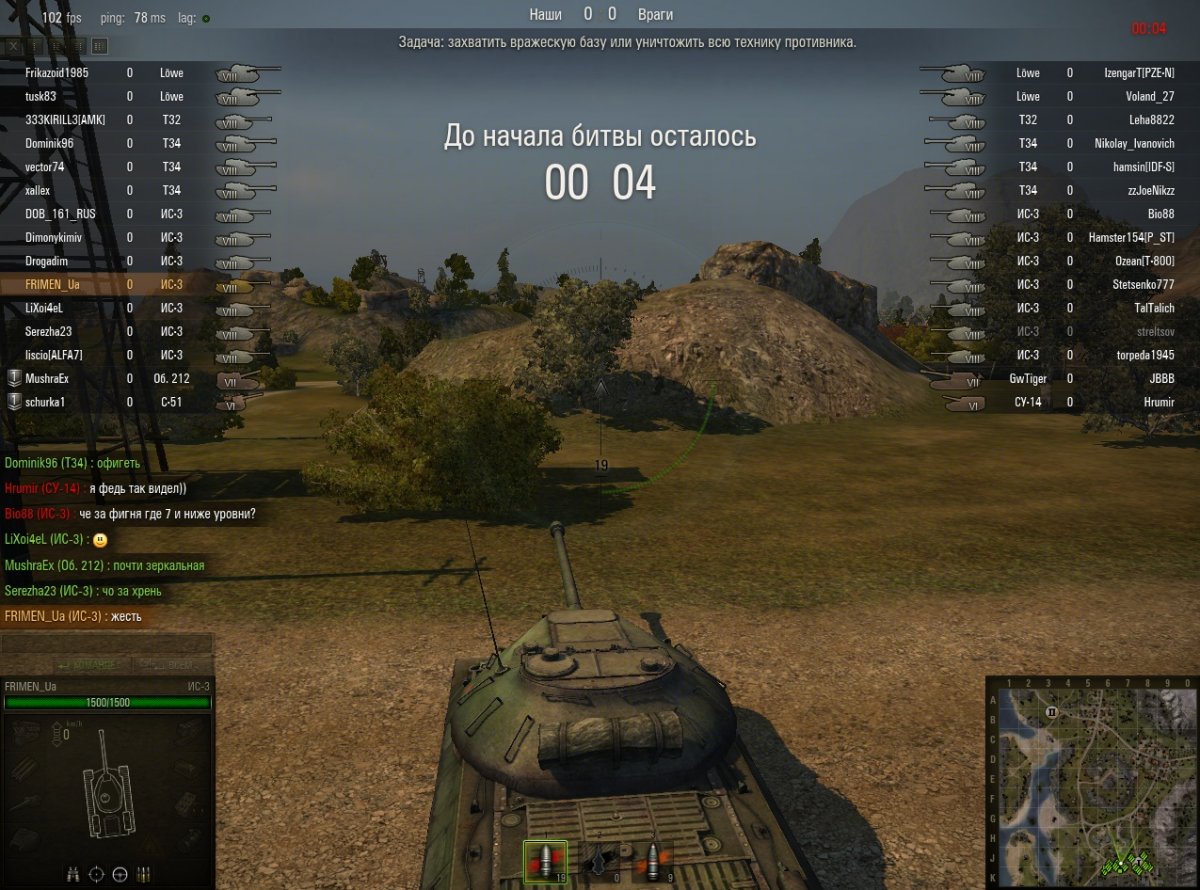Select the highlighted player list view mode button
The image size is (1200, 890).
tap(99, 46)
